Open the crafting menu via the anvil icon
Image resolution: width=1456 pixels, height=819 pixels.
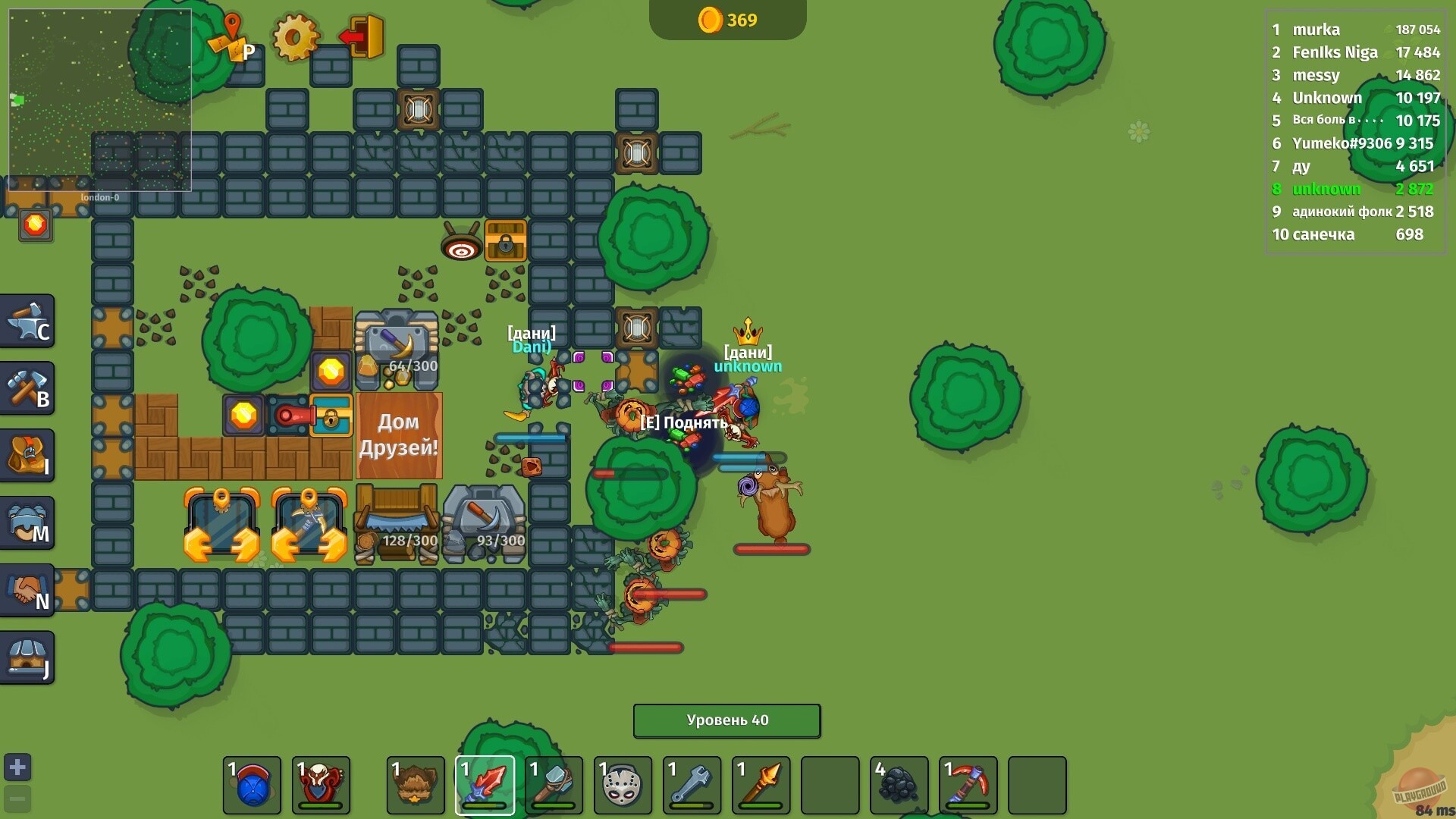coord(28,322)
